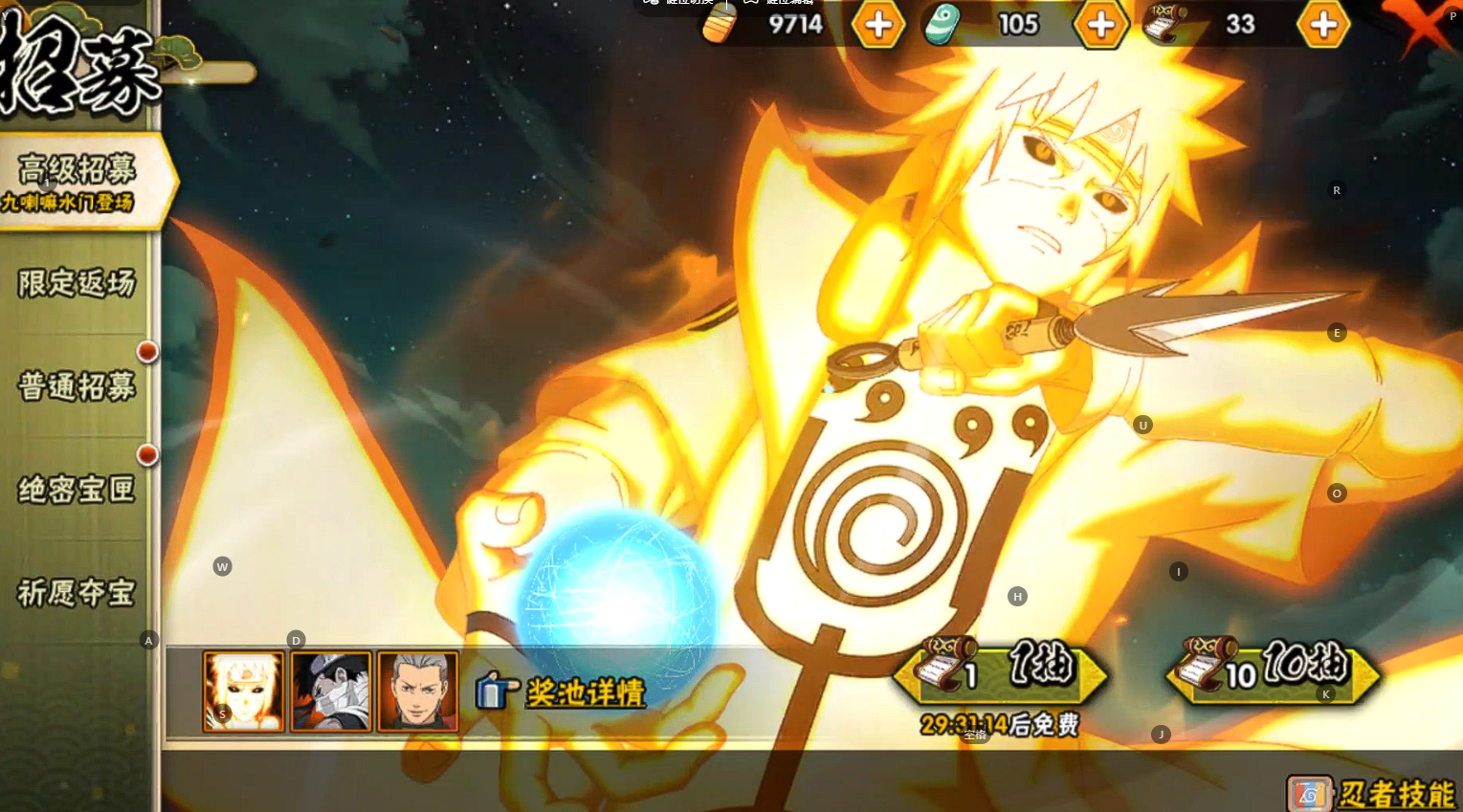The height and width of the screenshot is (812, 1463).
Task: View 奖池详情 prize pool details
Action: click(x=563, y=691)
